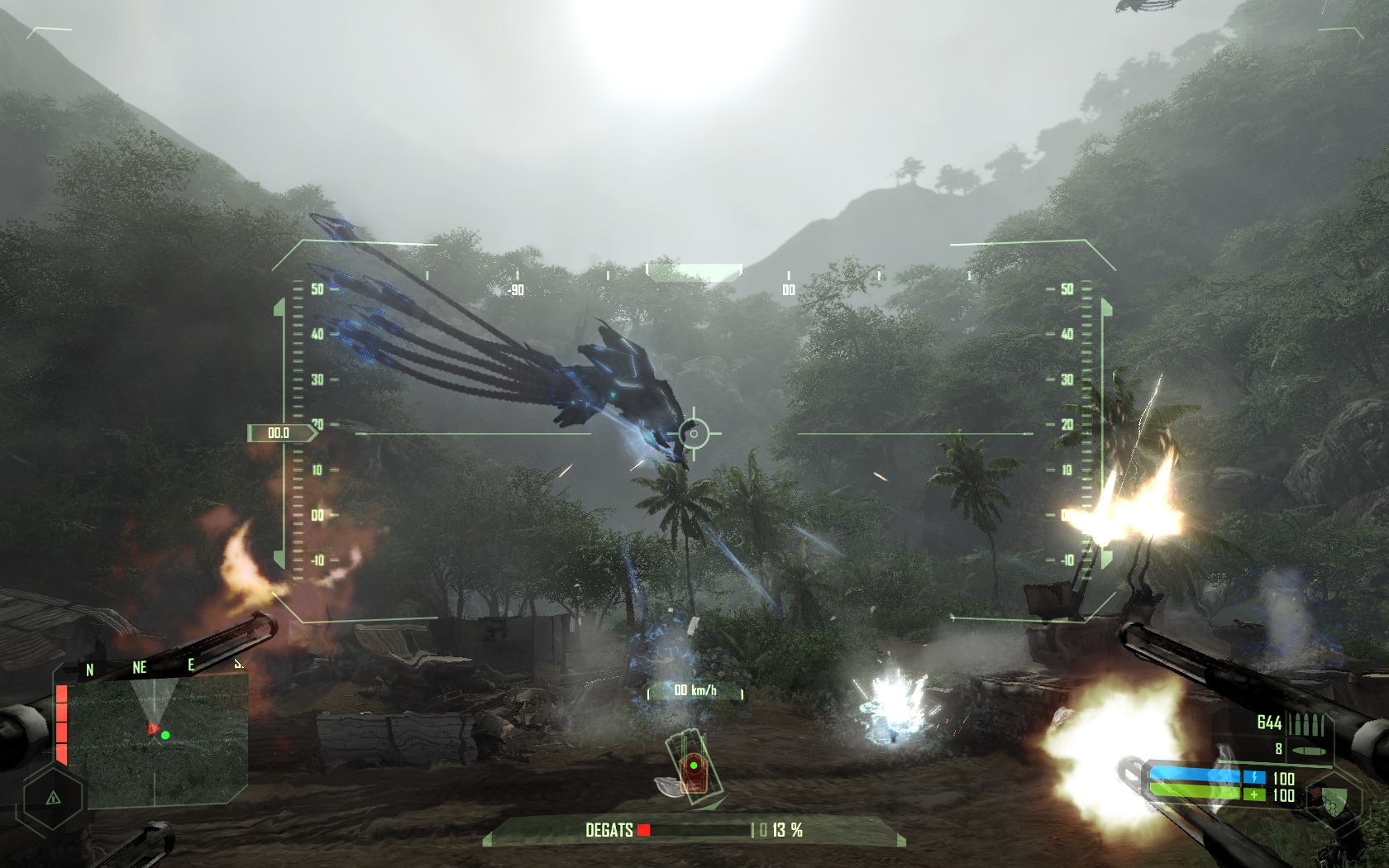
Task: Click the radar minimap panel
Action: pyautogui.click(x=157, y=740)
